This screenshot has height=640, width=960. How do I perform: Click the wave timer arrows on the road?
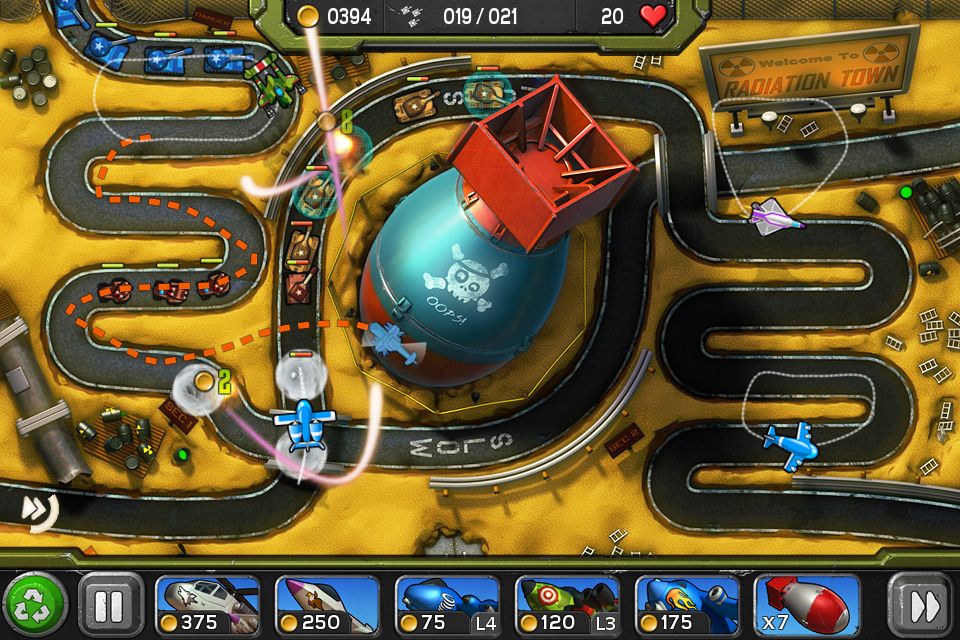click(38, 510)
